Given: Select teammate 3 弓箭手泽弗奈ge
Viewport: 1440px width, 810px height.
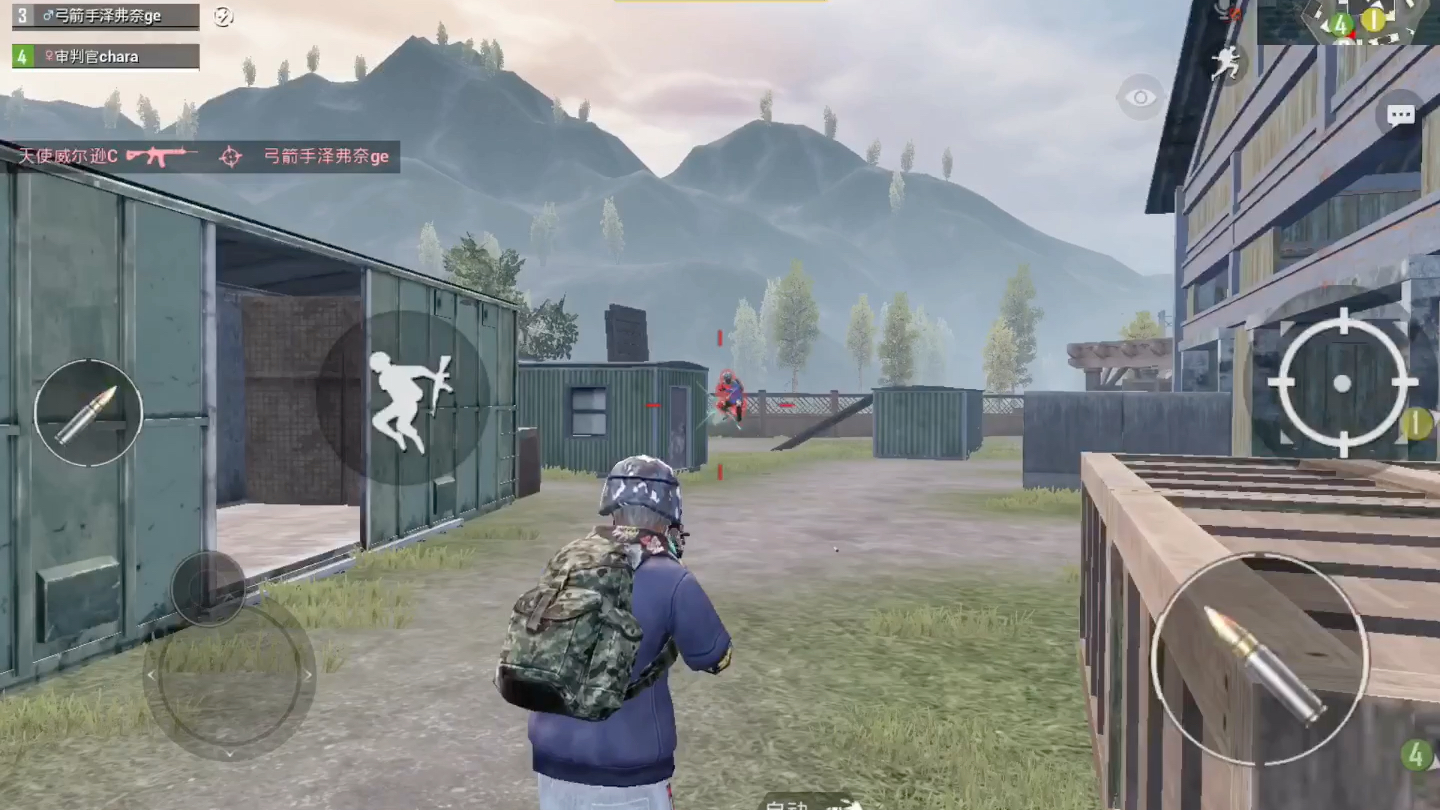Looking at the screenshot, I should coord(106,16).
